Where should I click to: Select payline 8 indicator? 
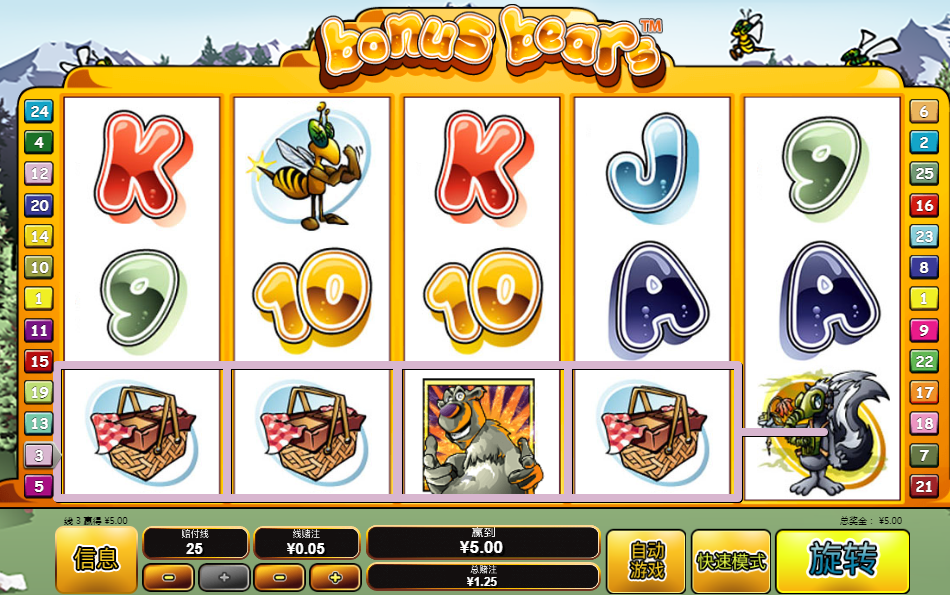click(x=923, y=268)
